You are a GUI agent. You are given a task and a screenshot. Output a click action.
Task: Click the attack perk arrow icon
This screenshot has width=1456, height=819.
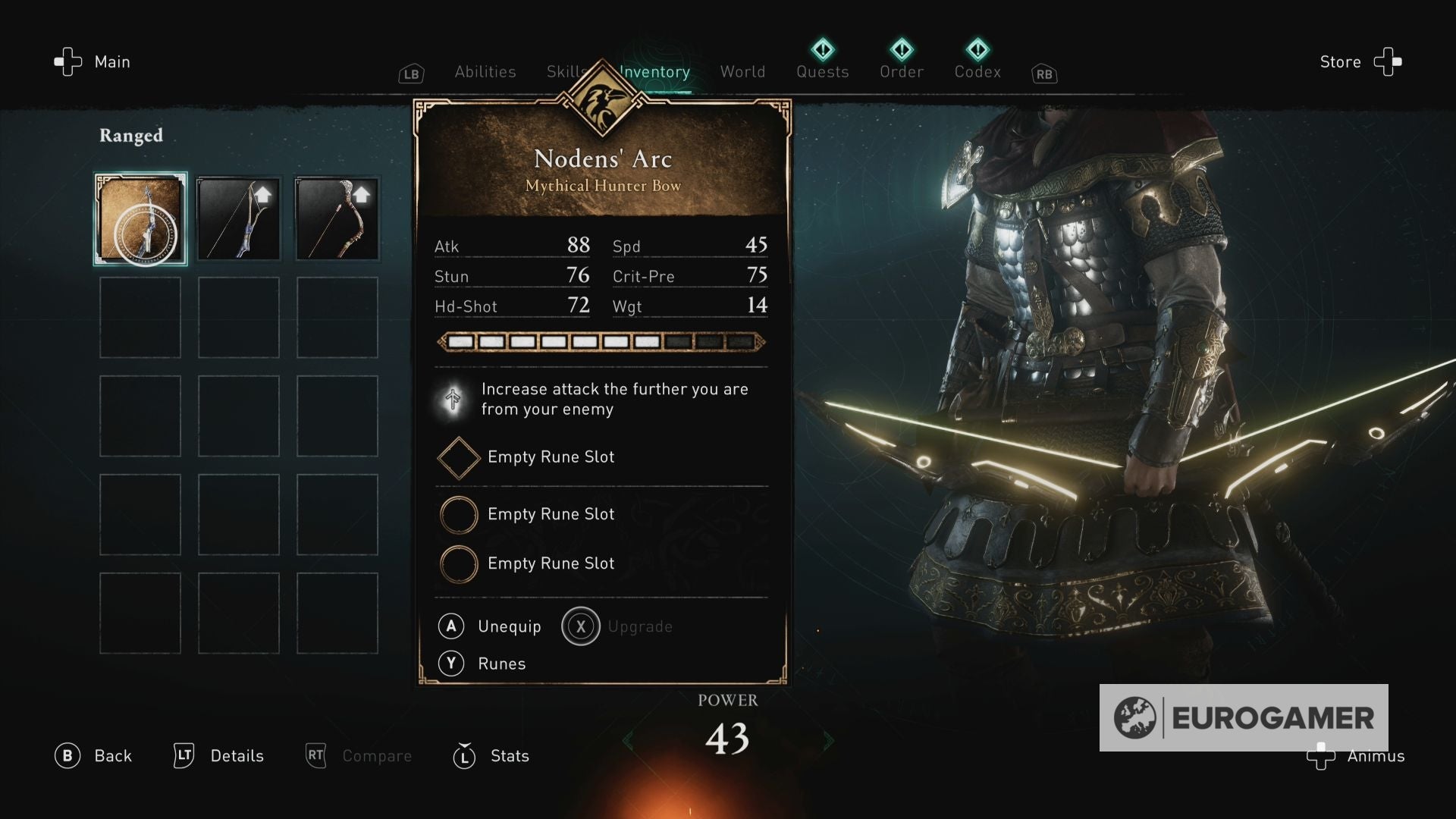click(x=454, y=399)
